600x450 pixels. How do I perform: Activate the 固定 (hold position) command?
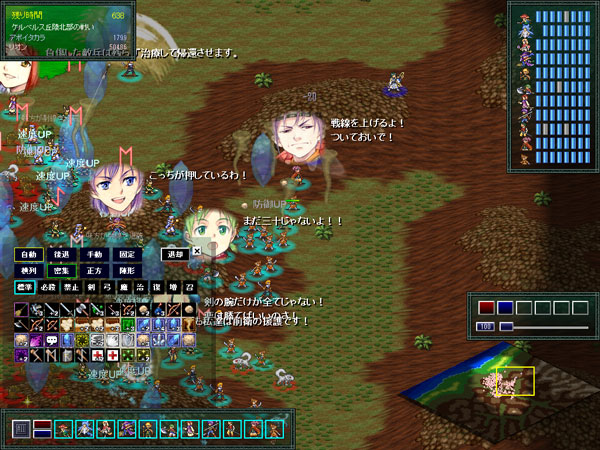(127, 254)
